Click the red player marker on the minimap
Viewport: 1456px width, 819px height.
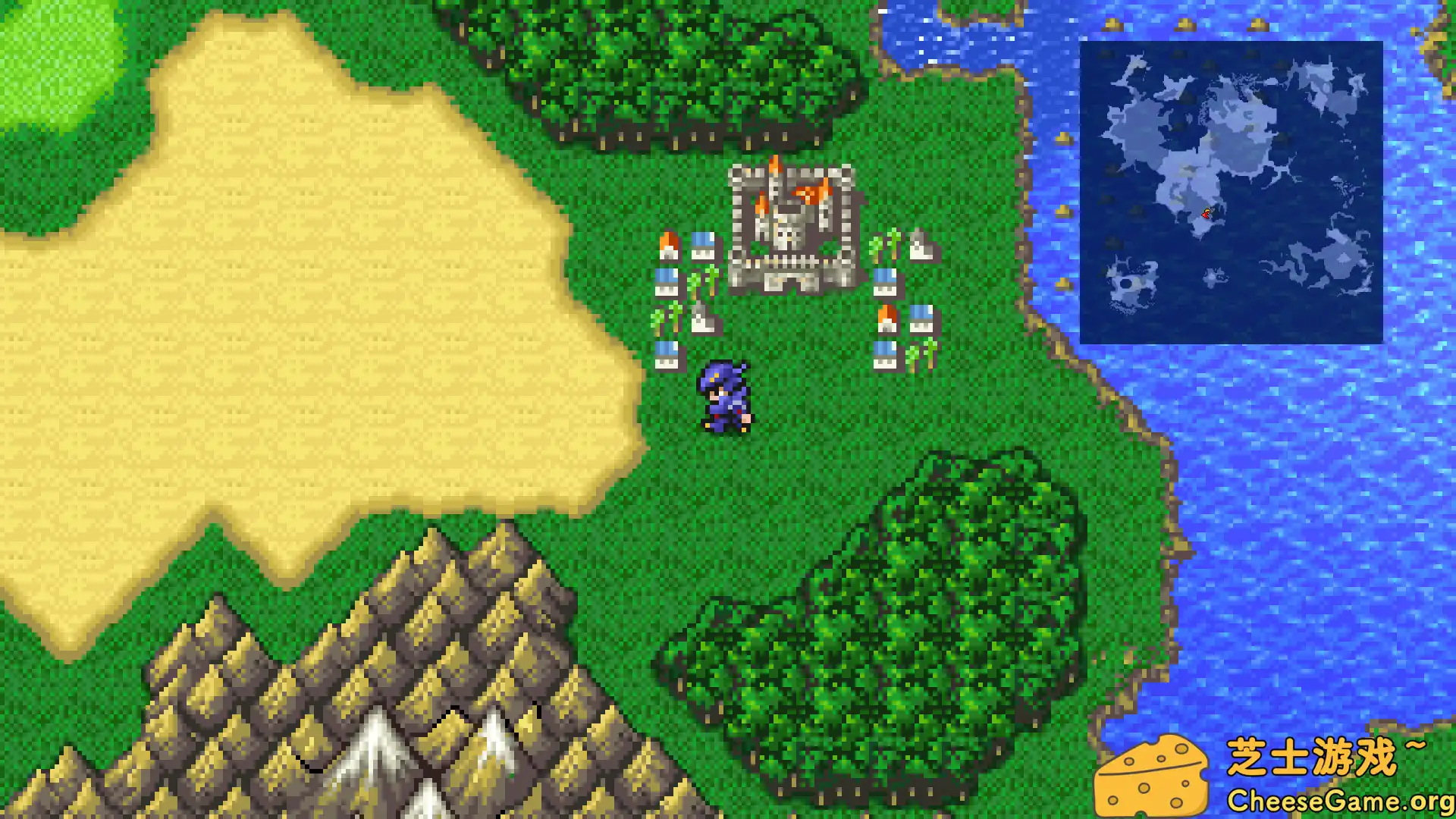1207,214
